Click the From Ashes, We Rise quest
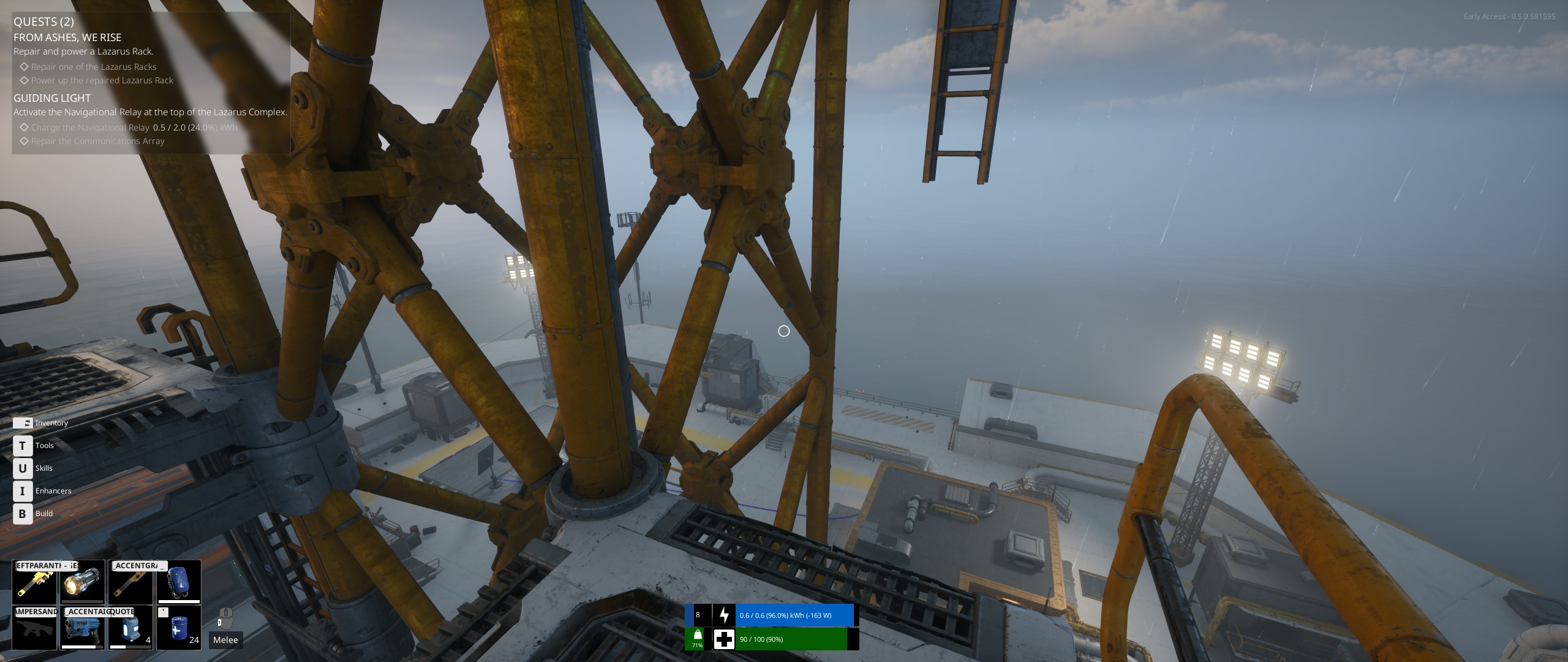Image resolution: width=1568 pixels, height=662 pixels. pyautogui.click(x=67, y=37)
